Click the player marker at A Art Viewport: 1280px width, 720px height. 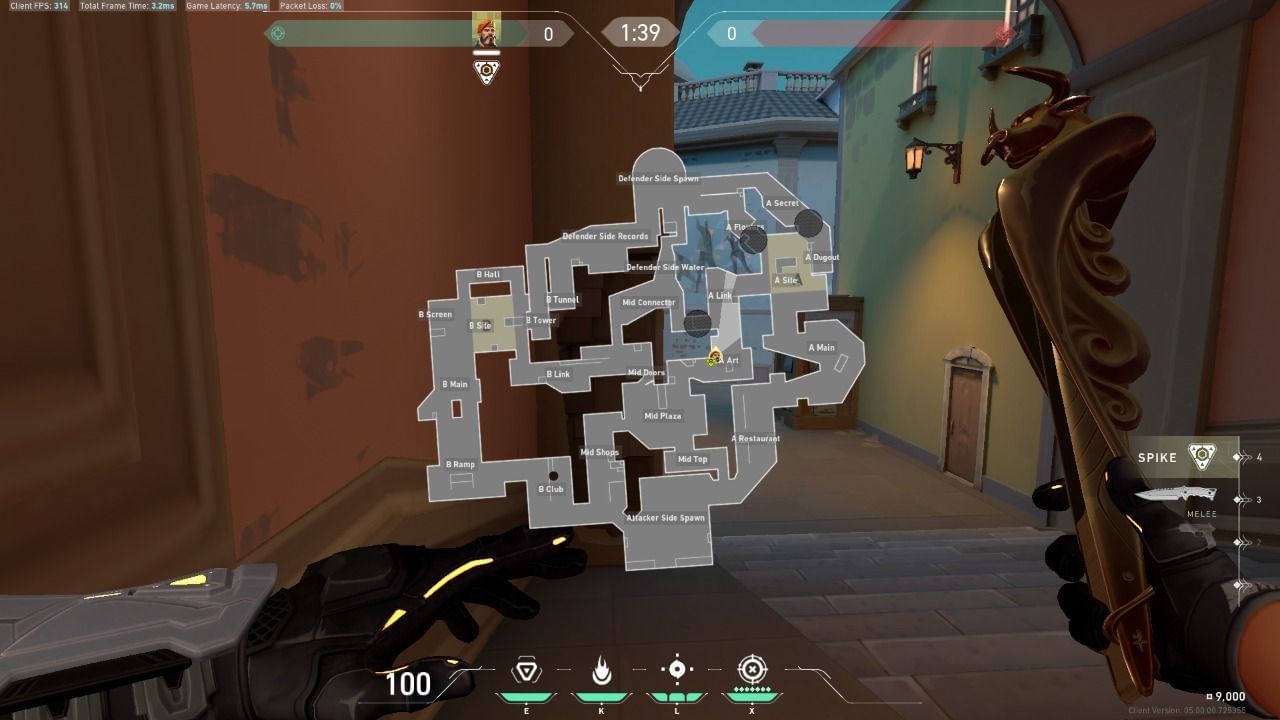tap(714, 355)
